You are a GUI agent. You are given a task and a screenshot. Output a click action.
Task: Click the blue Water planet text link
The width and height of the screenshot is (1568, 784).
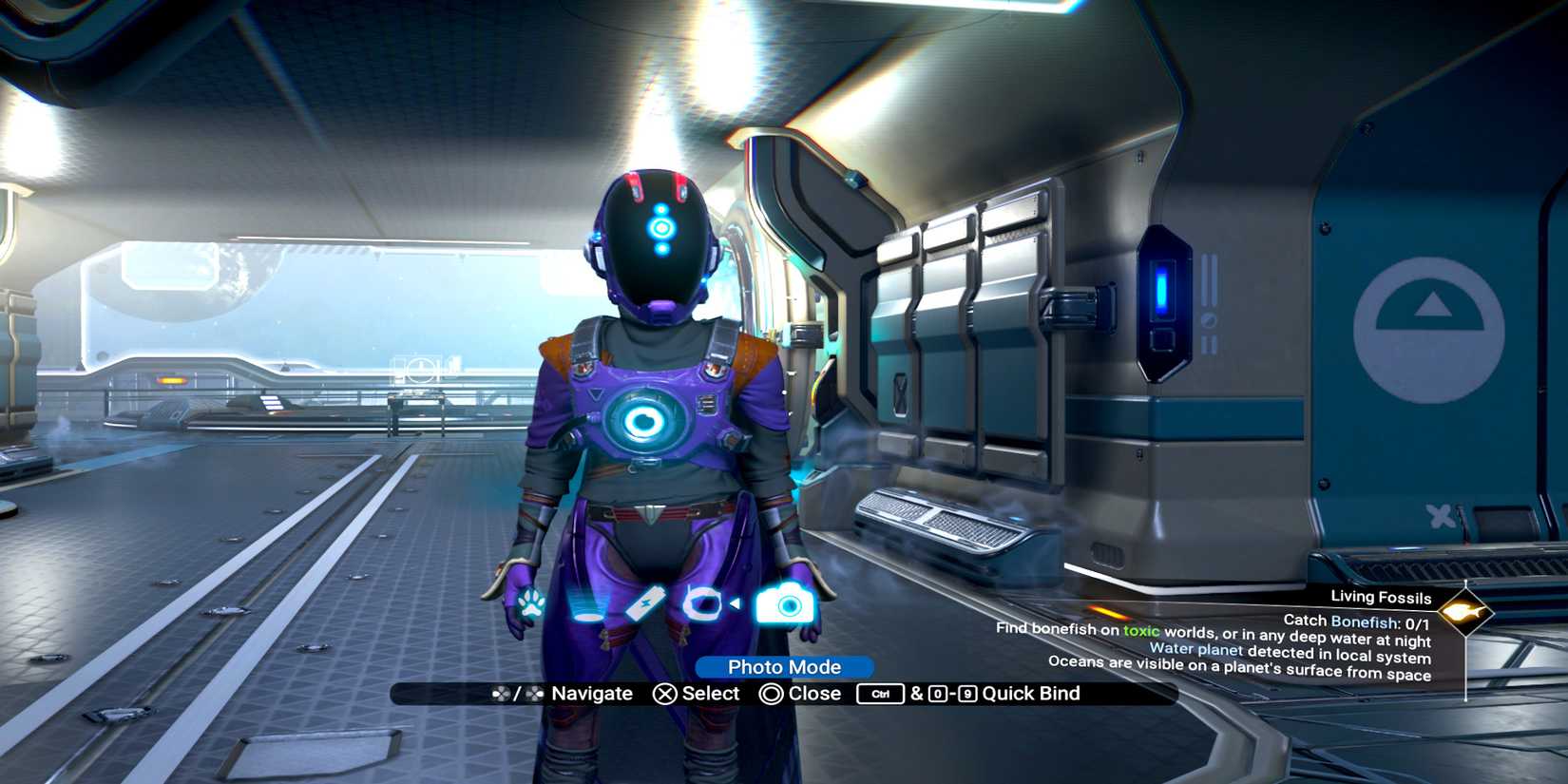pyautogui.click(x=1196, y=649)
